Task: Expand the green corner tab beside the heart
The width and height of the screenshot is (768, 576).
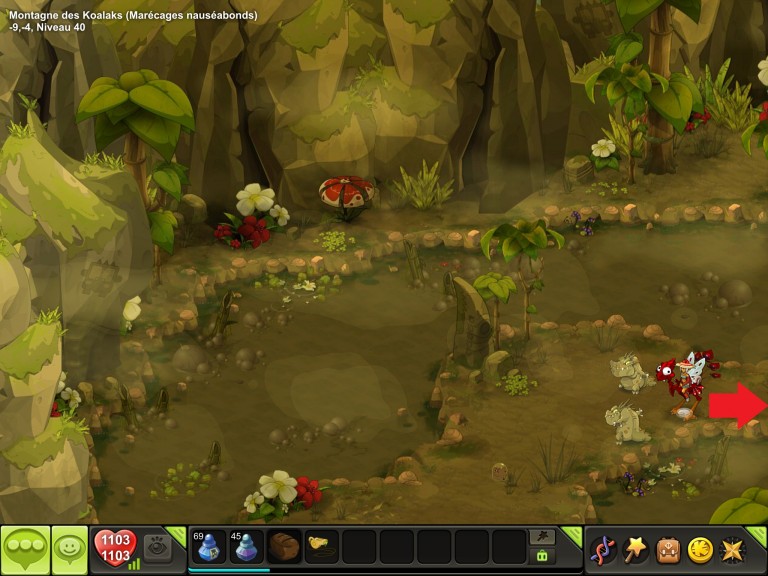Action: coord(178,533)
